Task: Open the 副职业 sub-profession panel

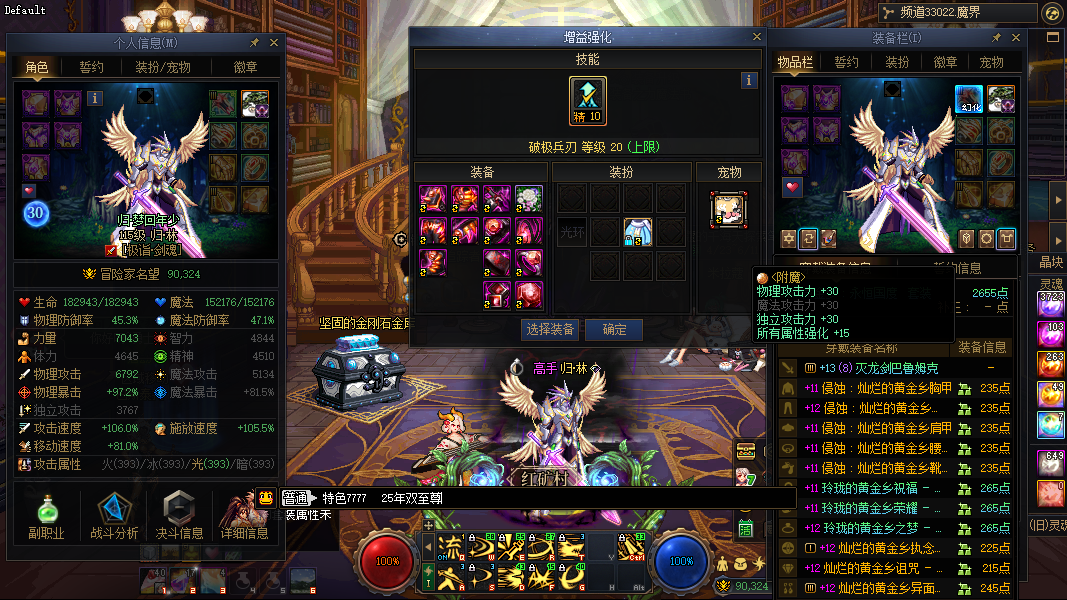Action: 46,517
